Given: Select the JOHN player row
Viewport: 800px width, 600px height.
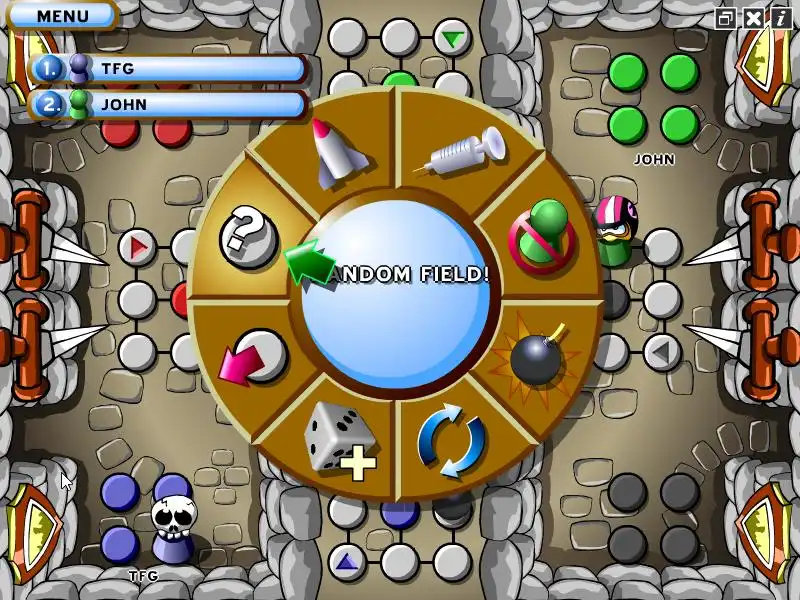Looking at the screenshot, I should 170,104.
